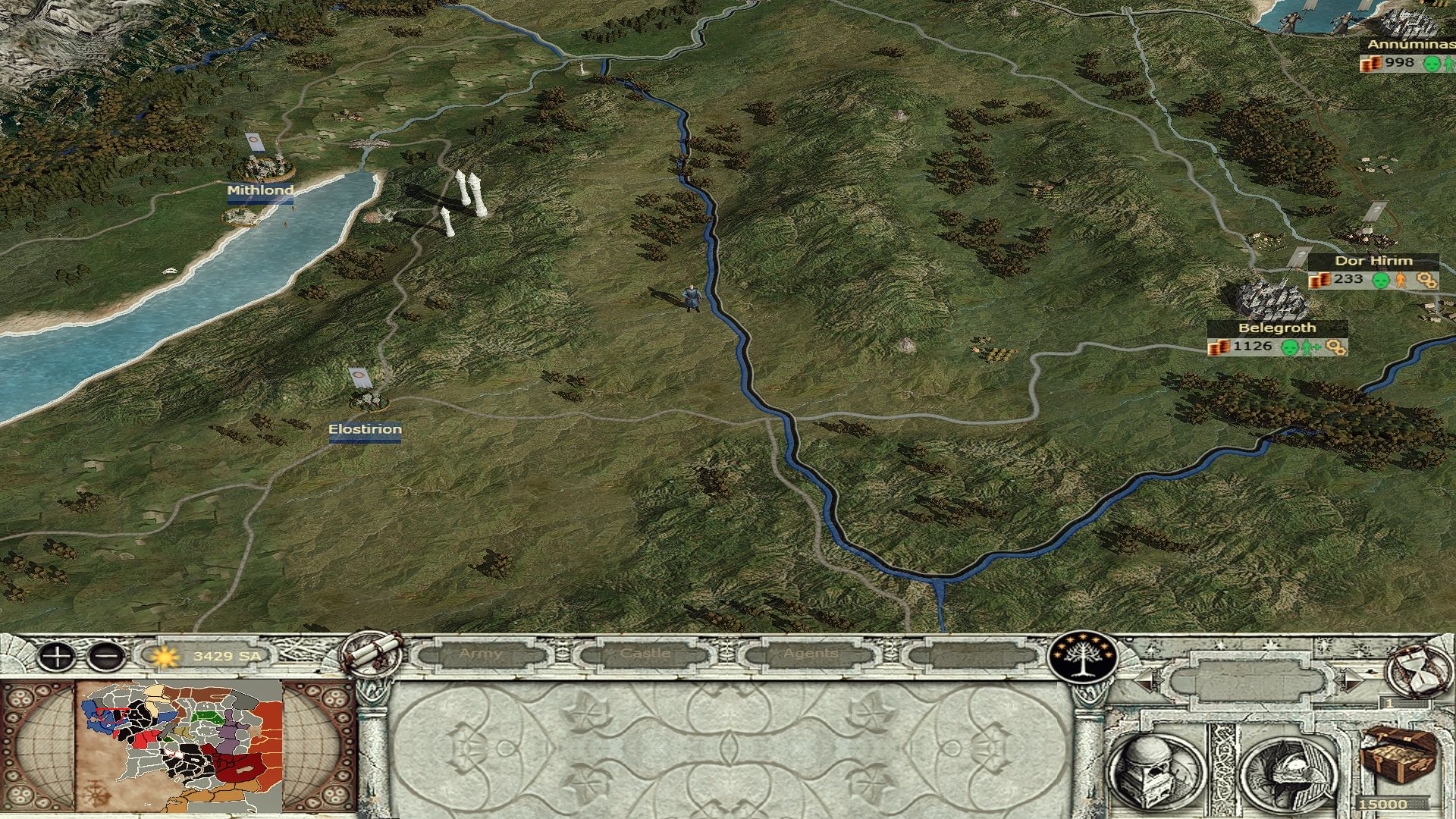Switch to the Army tab
Screen dimensions: 1456x819
coord(480,654)
